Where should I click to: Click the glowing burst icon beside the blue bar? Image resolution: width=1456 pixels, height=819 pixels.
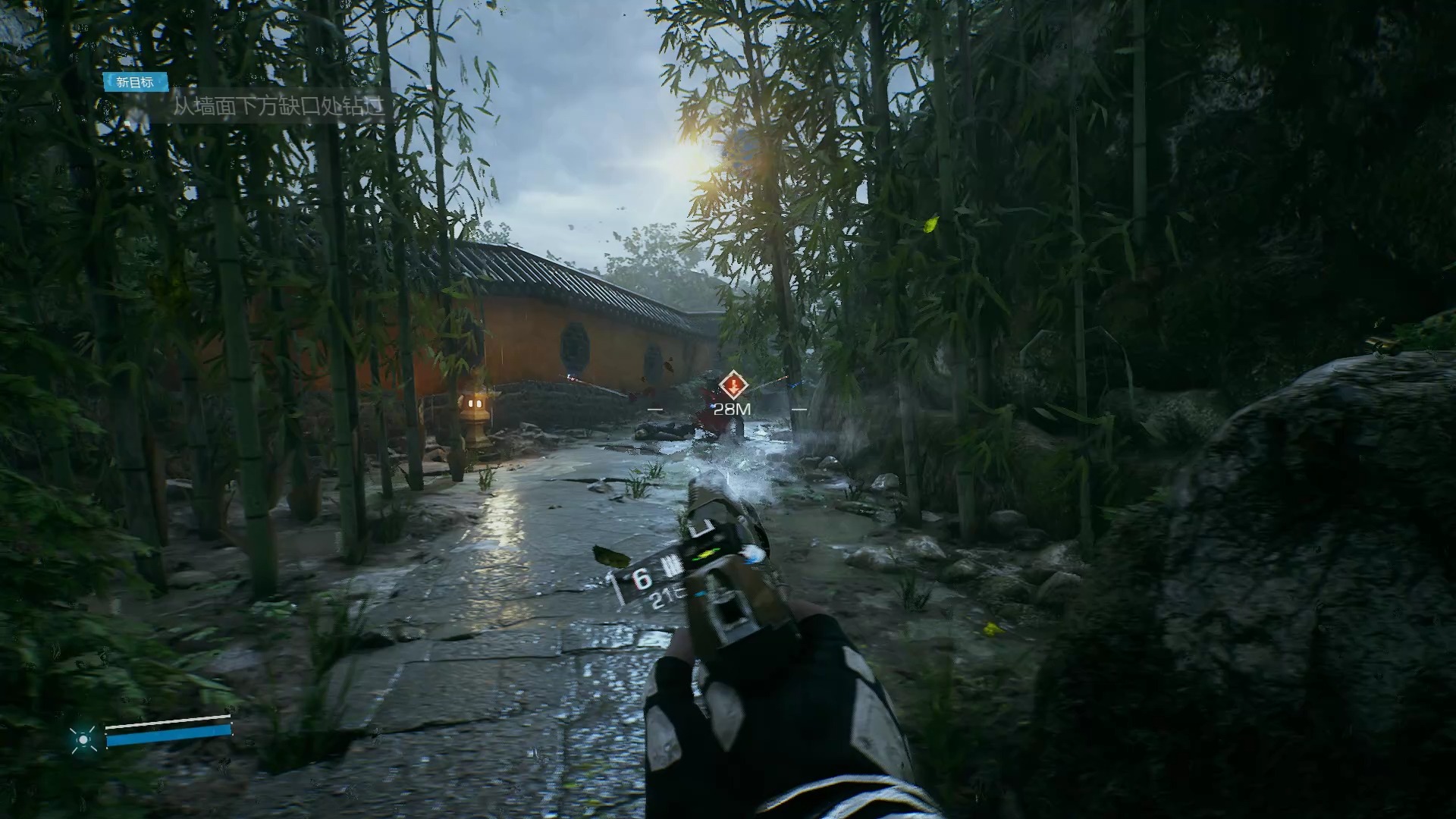[x=83, y=738]
